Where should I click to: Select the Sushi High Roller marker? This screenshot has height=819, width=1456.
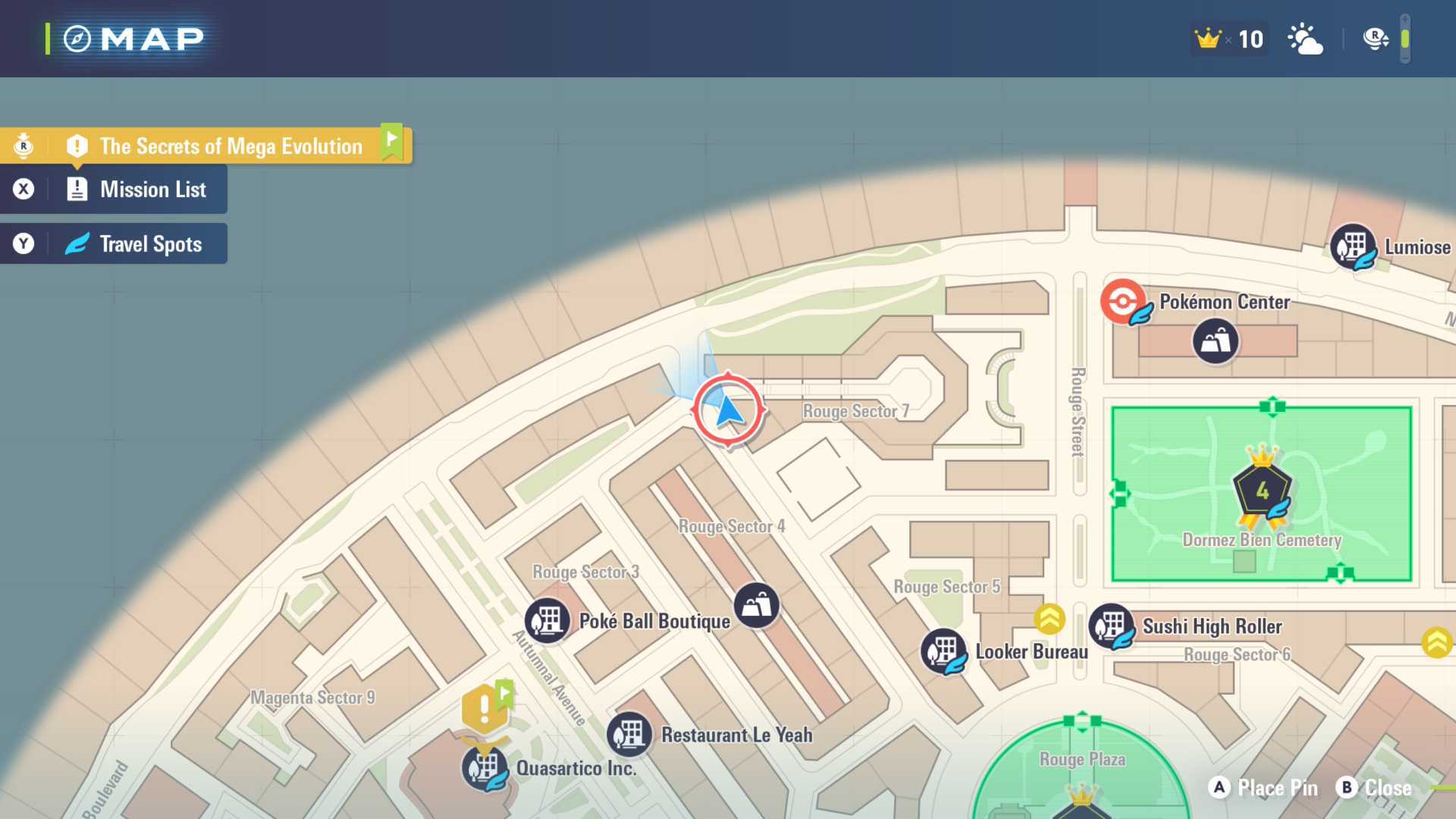tap(1112, 626)
